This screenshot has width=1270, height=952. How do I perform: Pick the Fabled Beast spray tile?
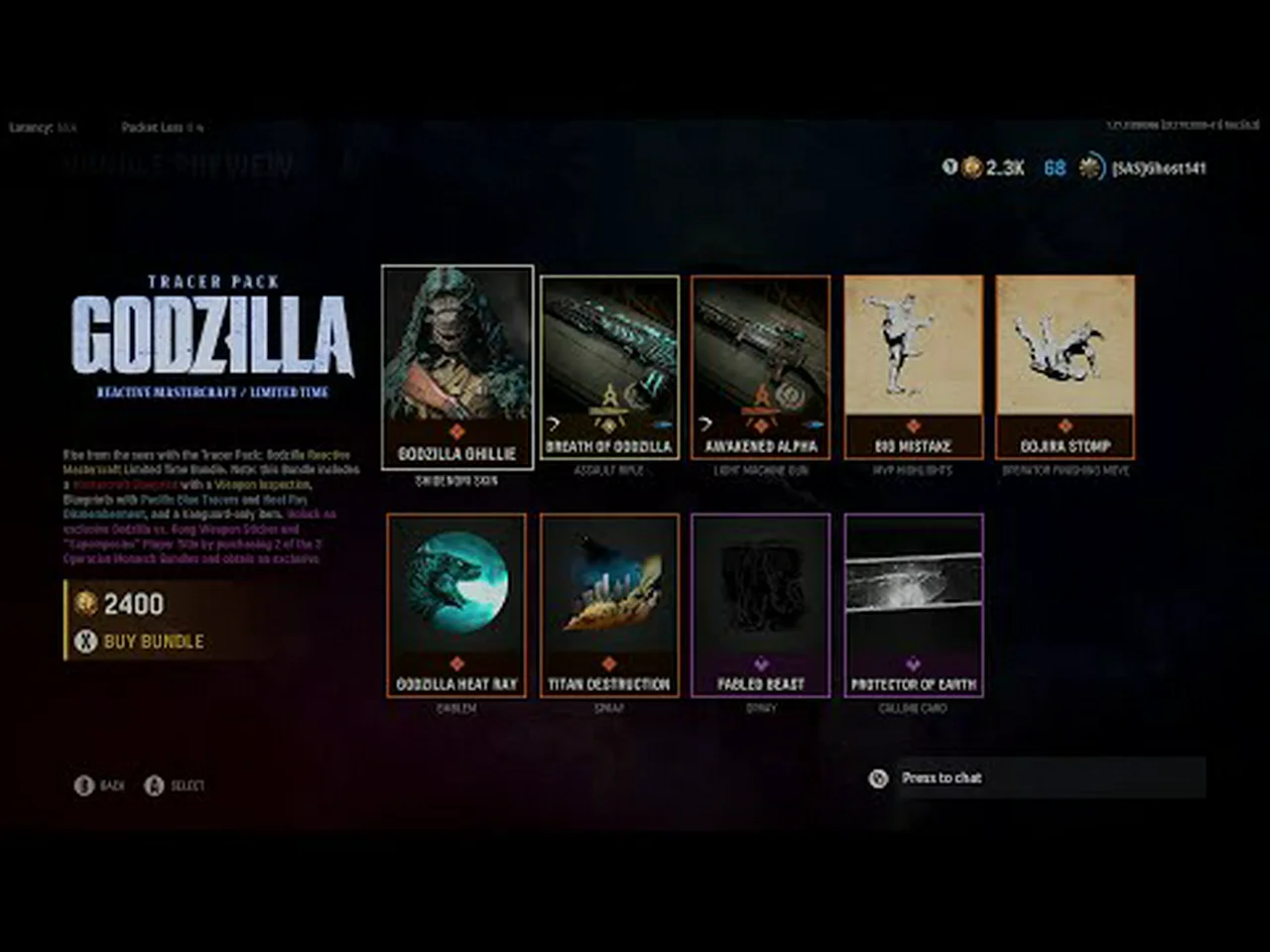point(761,605)
